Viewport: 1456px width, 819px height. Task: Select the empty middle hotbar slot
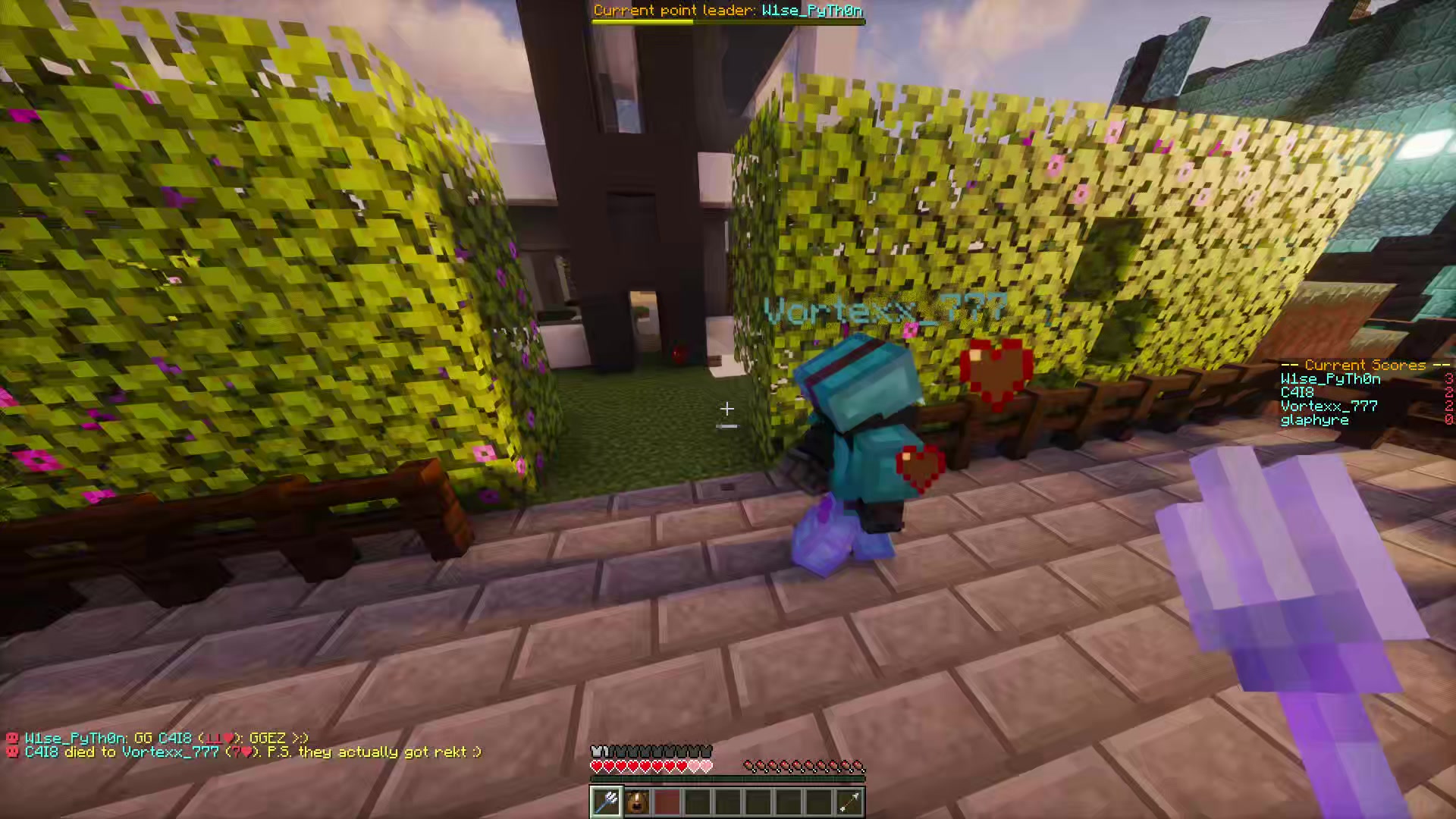click(x=729, y=802)
